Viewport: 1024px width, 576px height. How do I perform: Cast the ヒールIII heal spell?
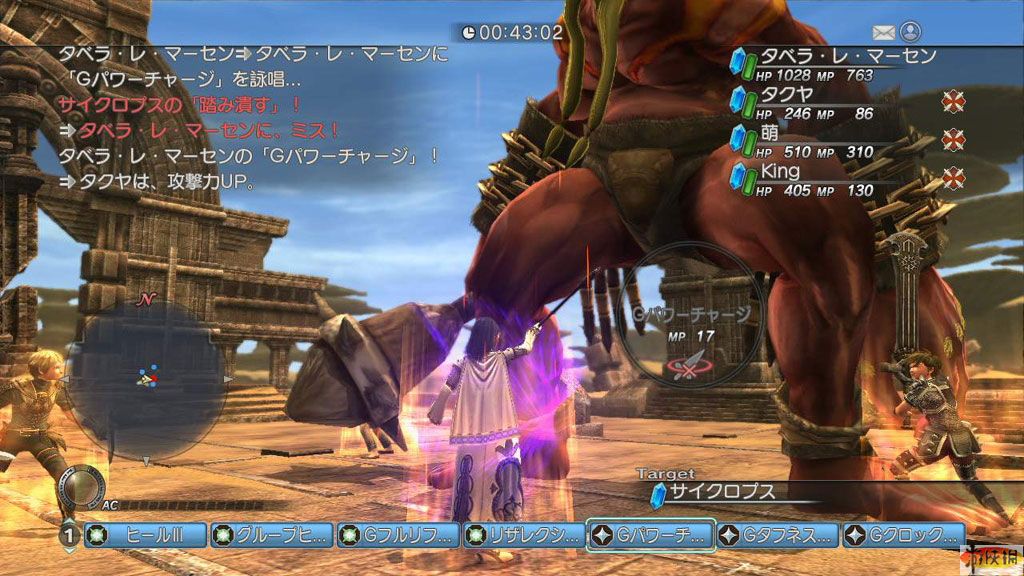tap(145, 535)
